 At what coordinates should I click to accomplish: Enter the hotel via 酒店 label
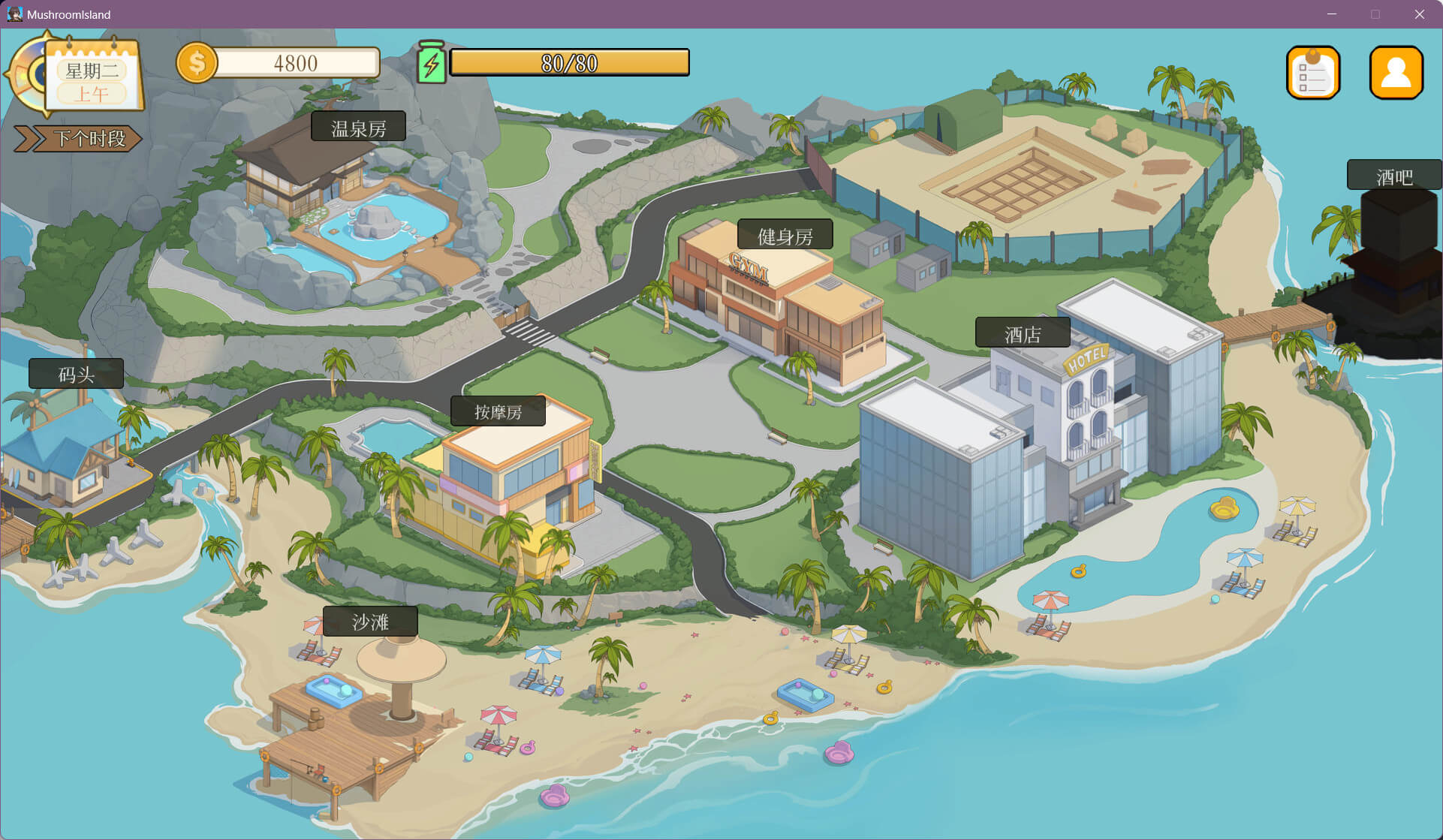click(x=1022, y=333)
